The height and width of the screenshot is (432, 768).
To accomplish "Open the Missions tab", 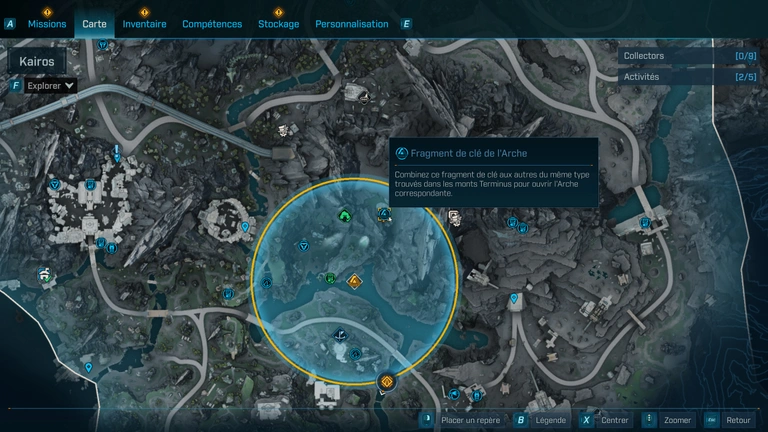I will tap(47, 24).
